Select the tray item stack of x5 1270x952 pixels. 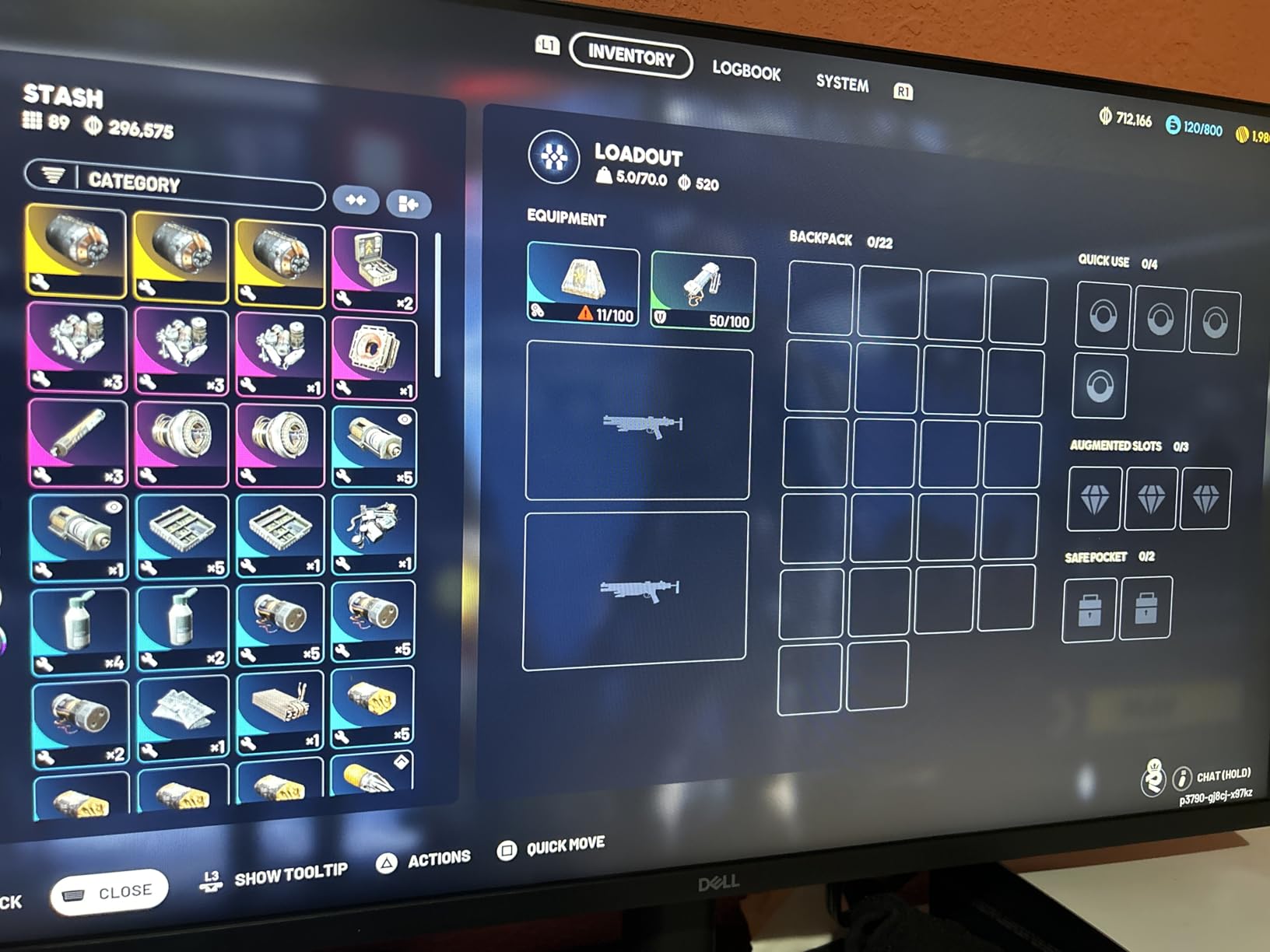pos(182,536)
